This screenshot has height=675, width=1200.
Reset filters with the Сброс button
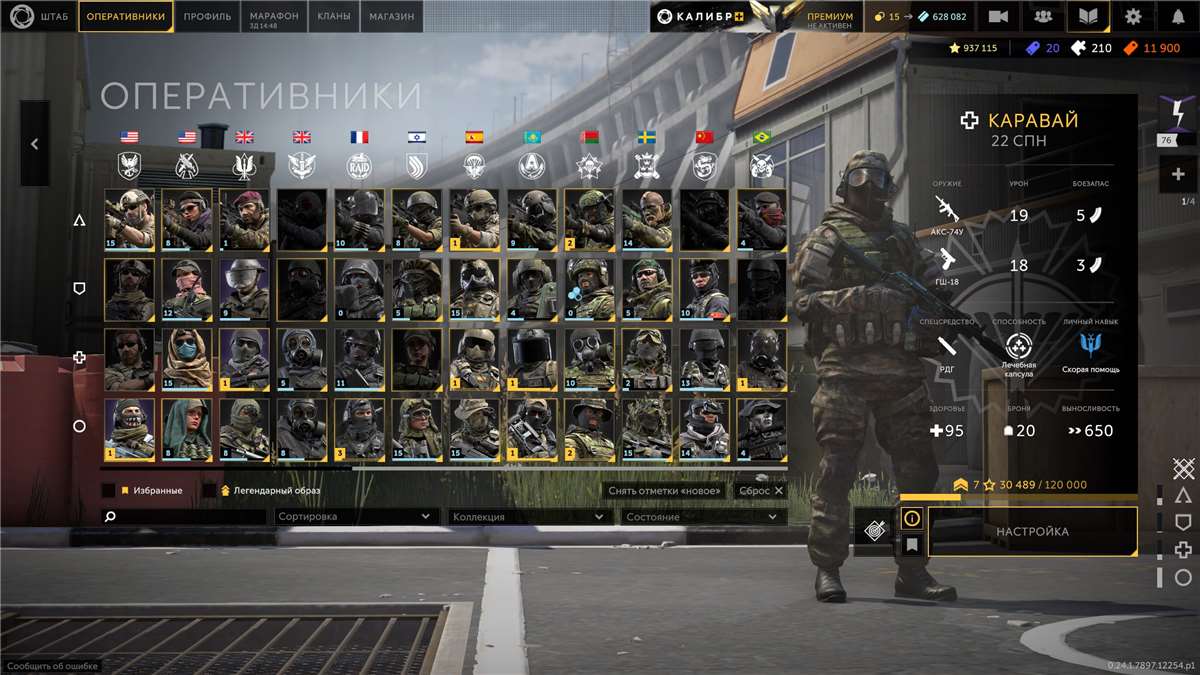760,491
